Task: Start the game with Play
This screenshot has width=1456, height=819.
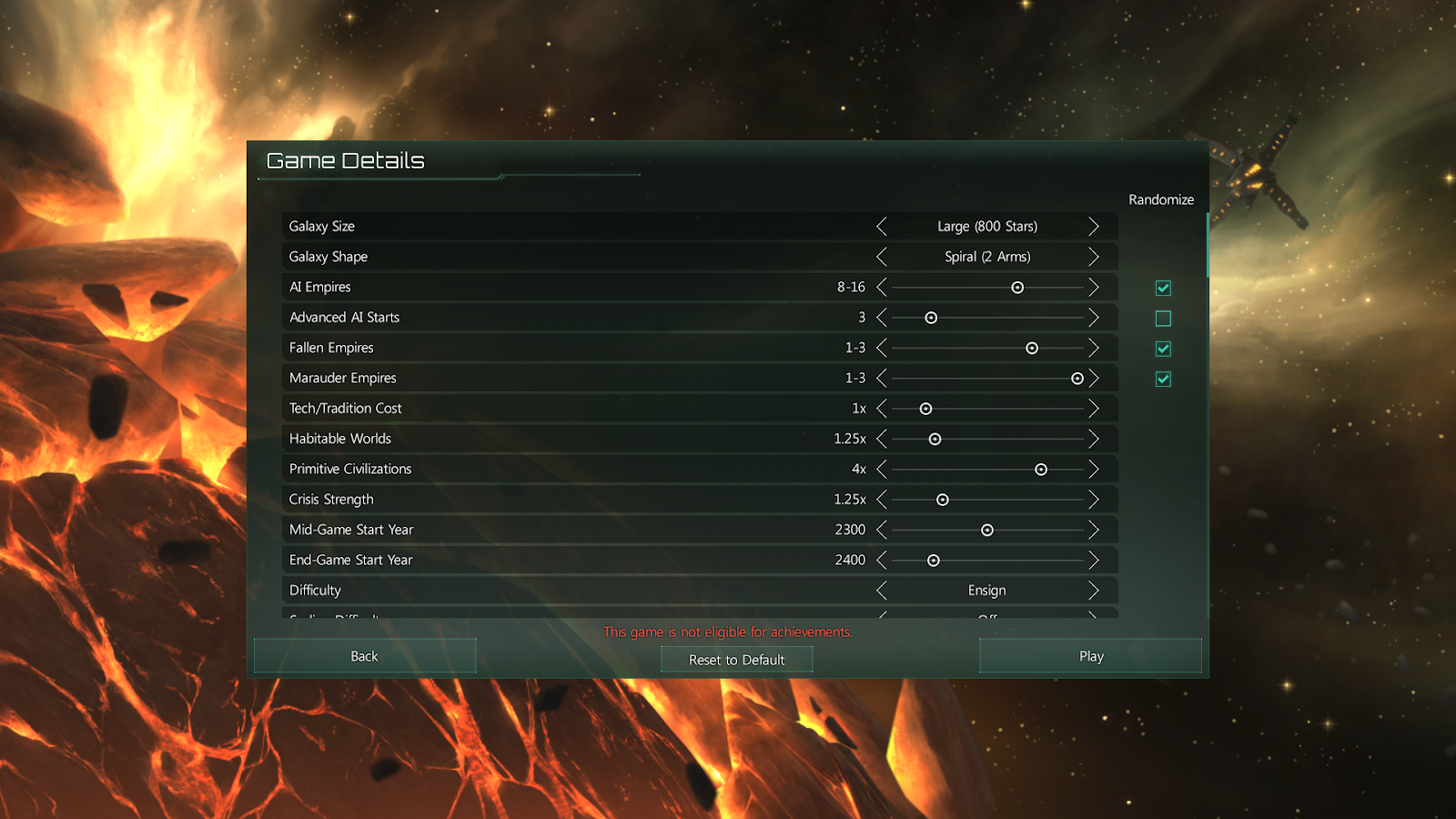Action: (1090, 656)
